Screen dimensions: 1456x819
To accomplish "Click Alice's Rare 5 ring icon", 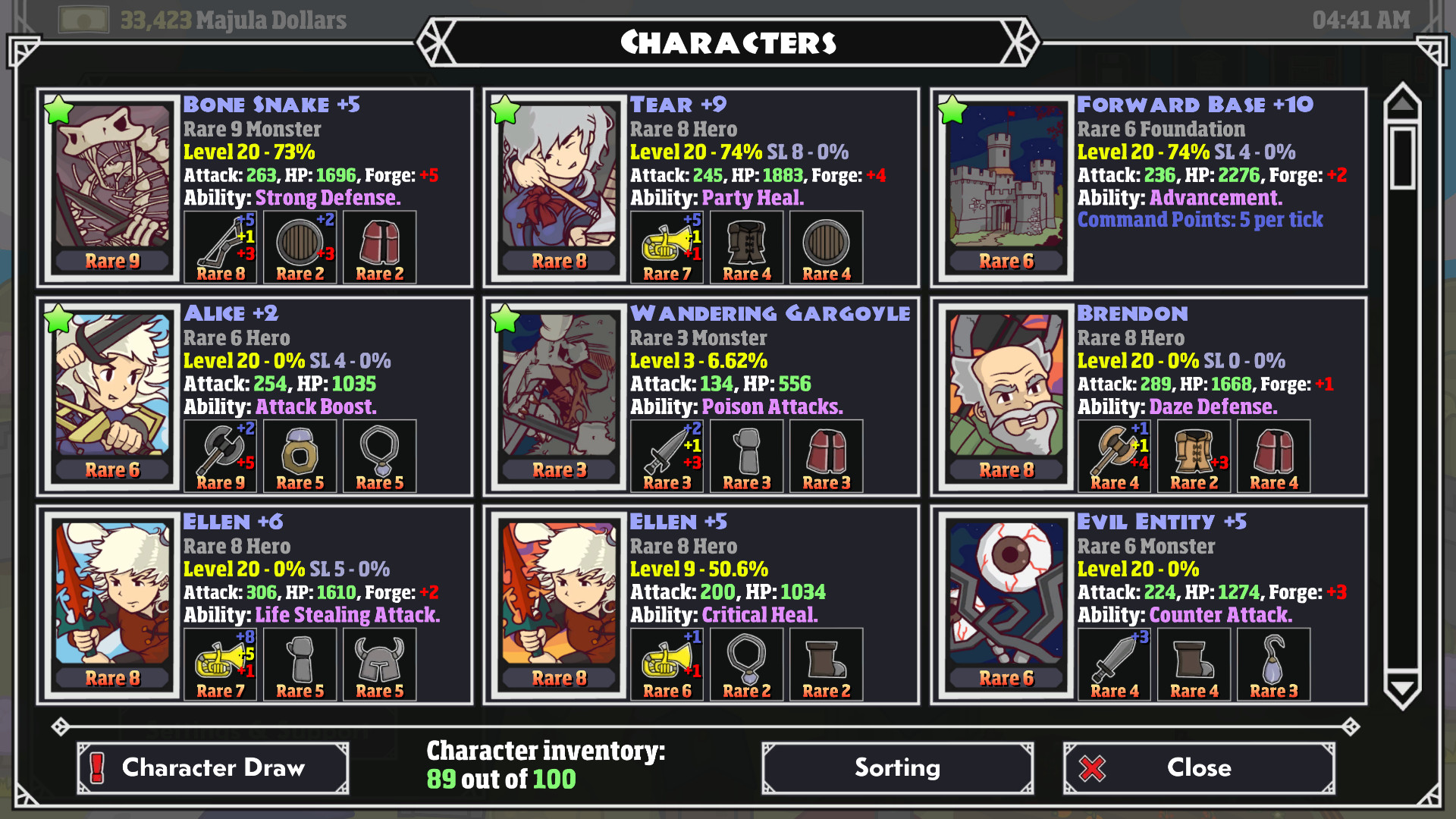I will (300, 453).
